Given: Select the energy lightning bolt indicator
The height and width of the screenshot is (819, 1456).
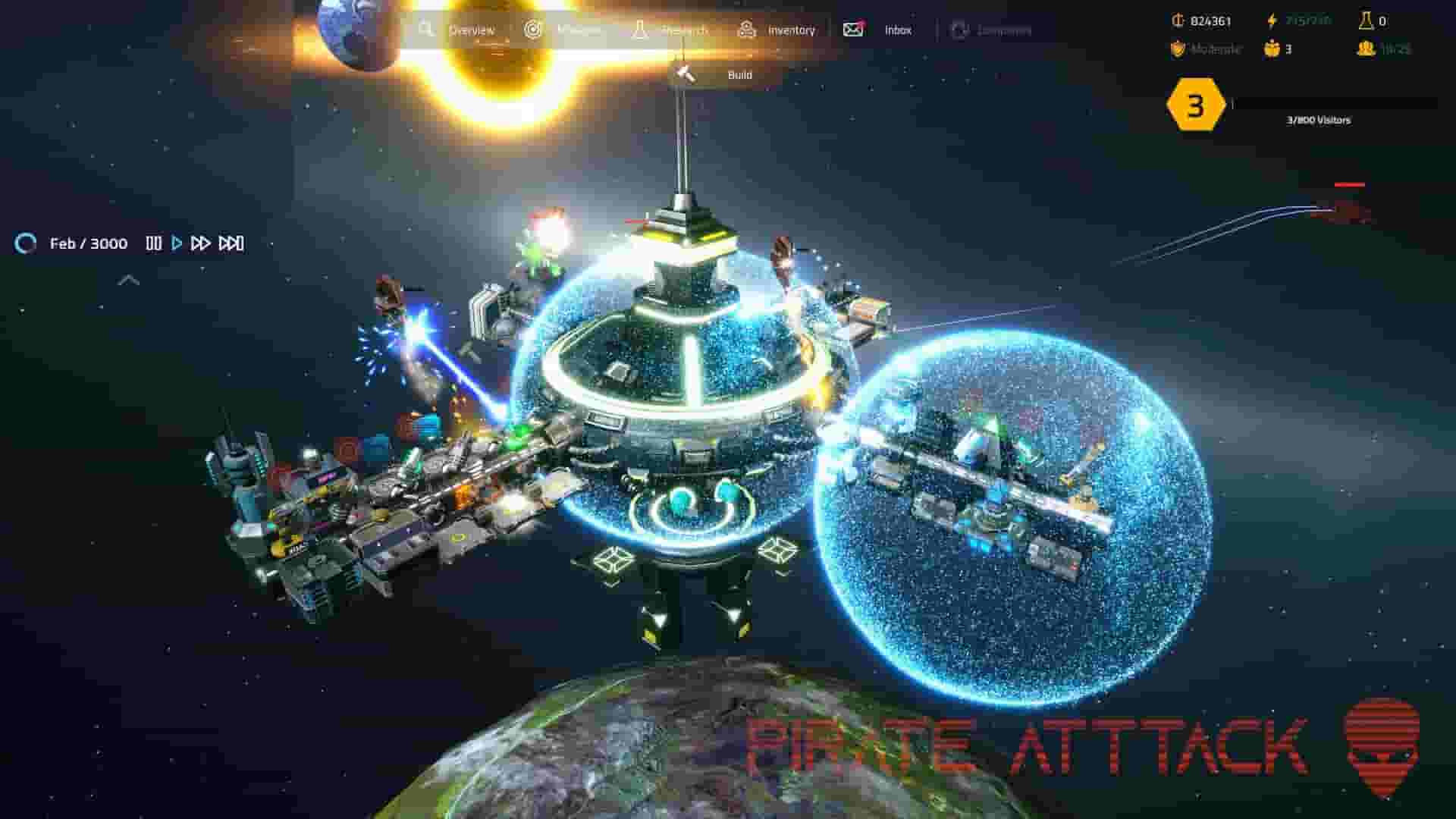Looking at the screenshot, I should 1271,20.
